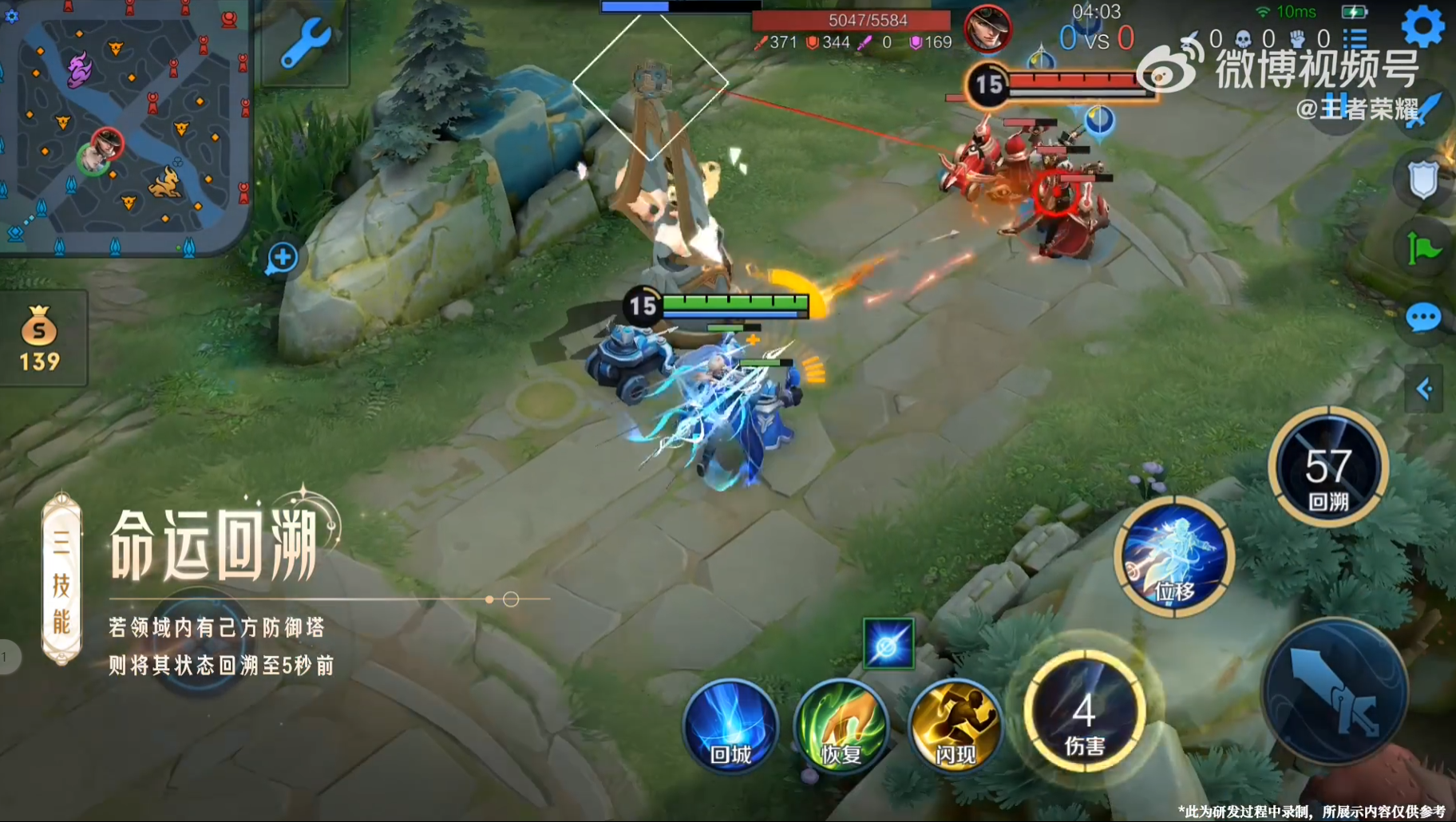Select the enemy hero portrait
This screenshot has width=1456, height=822.
(x=987, y=29)
